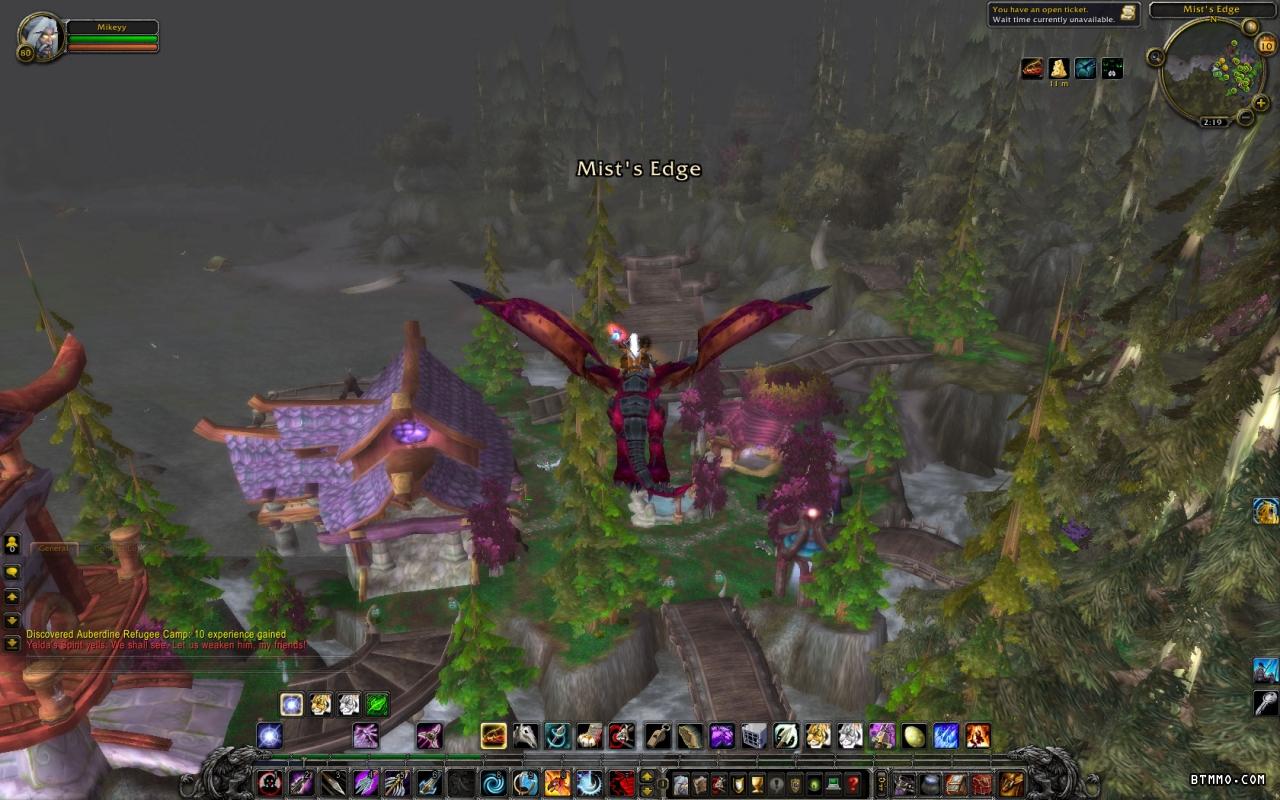Open the red question mark help button
1280x800 pixels.
pyautogui.click(x=852, y=783)
